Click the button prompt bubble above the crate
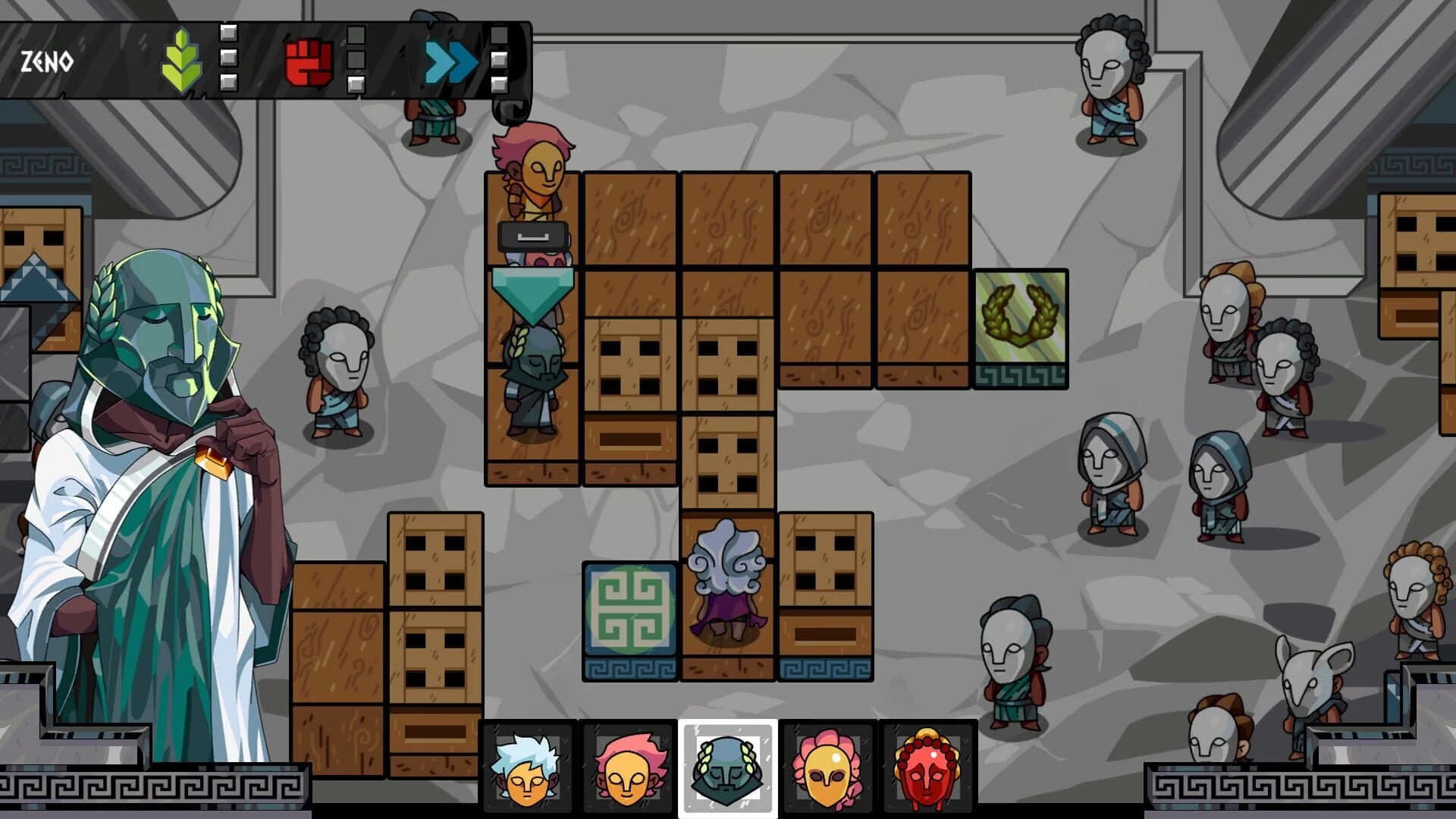The width and height of the screenshot is (1456, 819). (533, 237)
